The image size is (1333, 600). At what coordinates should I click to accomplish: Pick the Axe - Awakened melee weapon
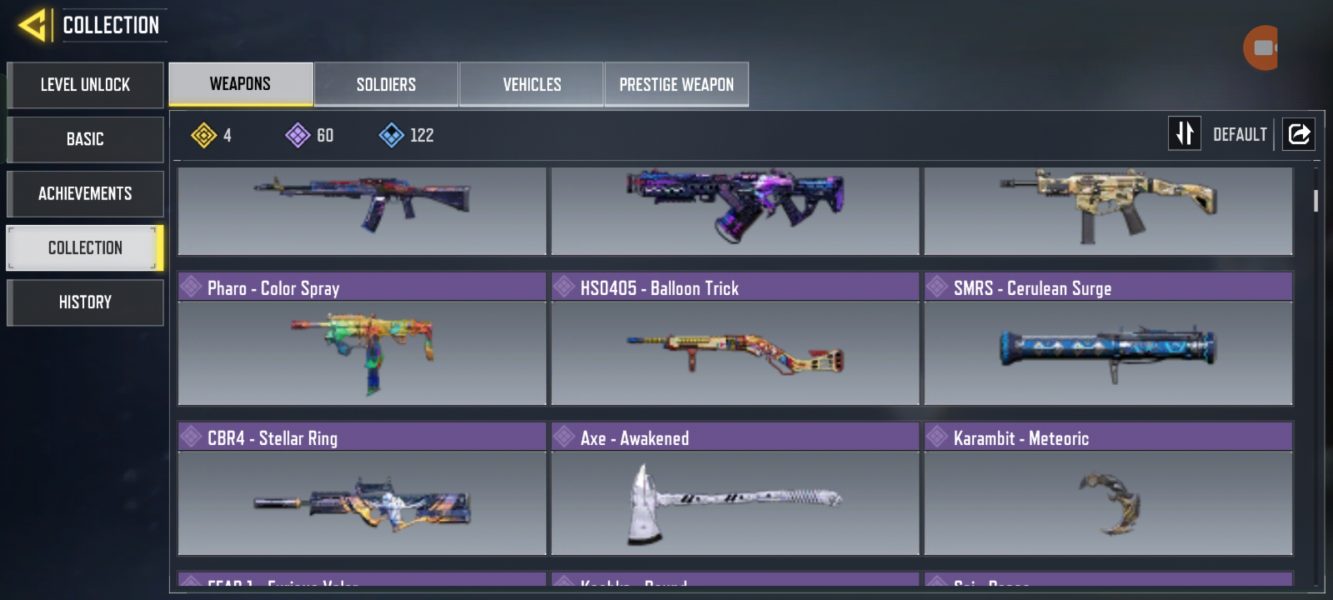pos(735,490)
